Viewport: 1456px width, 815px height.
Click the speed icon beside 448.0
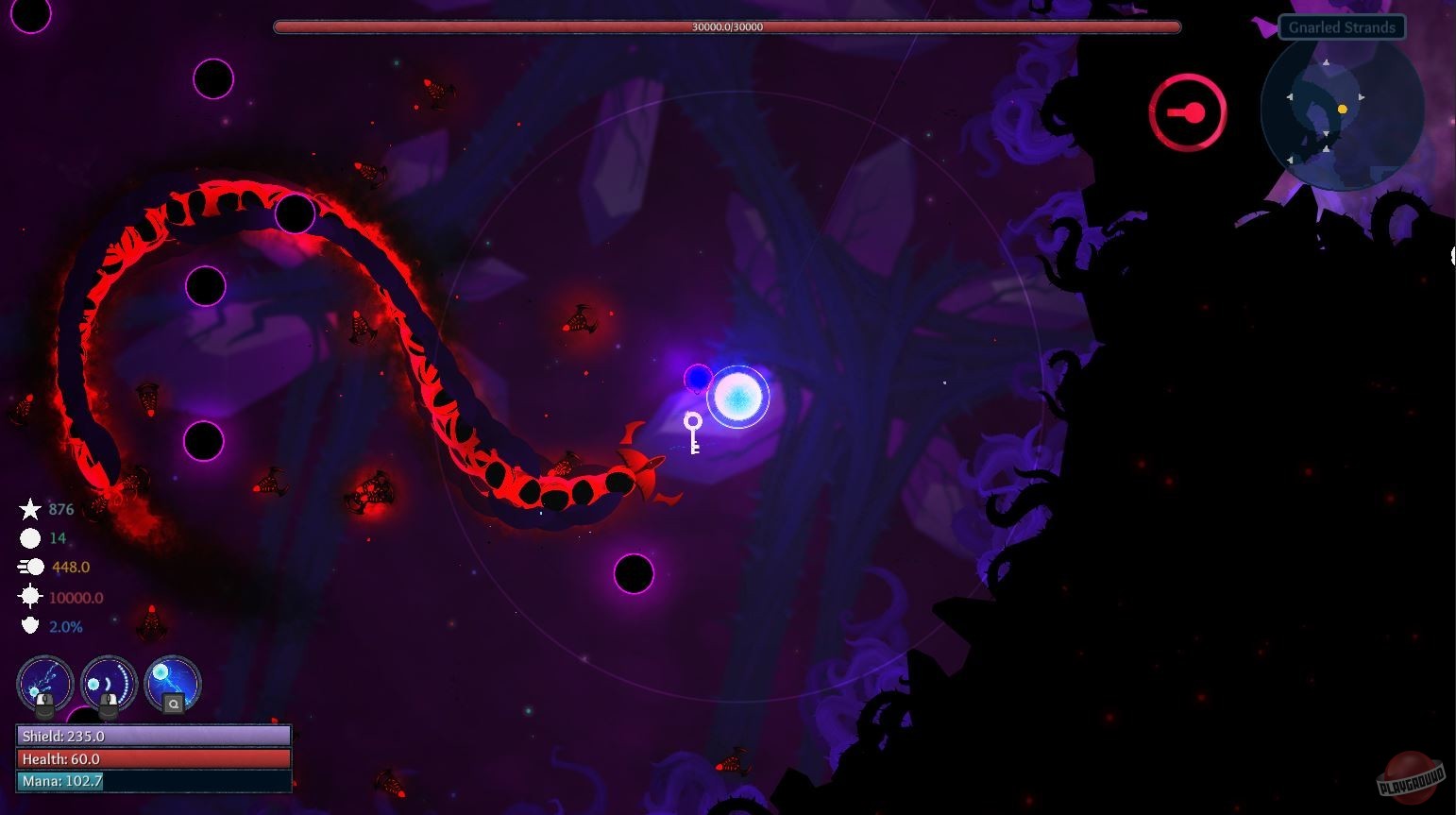pyautogui.click(x=31, y=566)
